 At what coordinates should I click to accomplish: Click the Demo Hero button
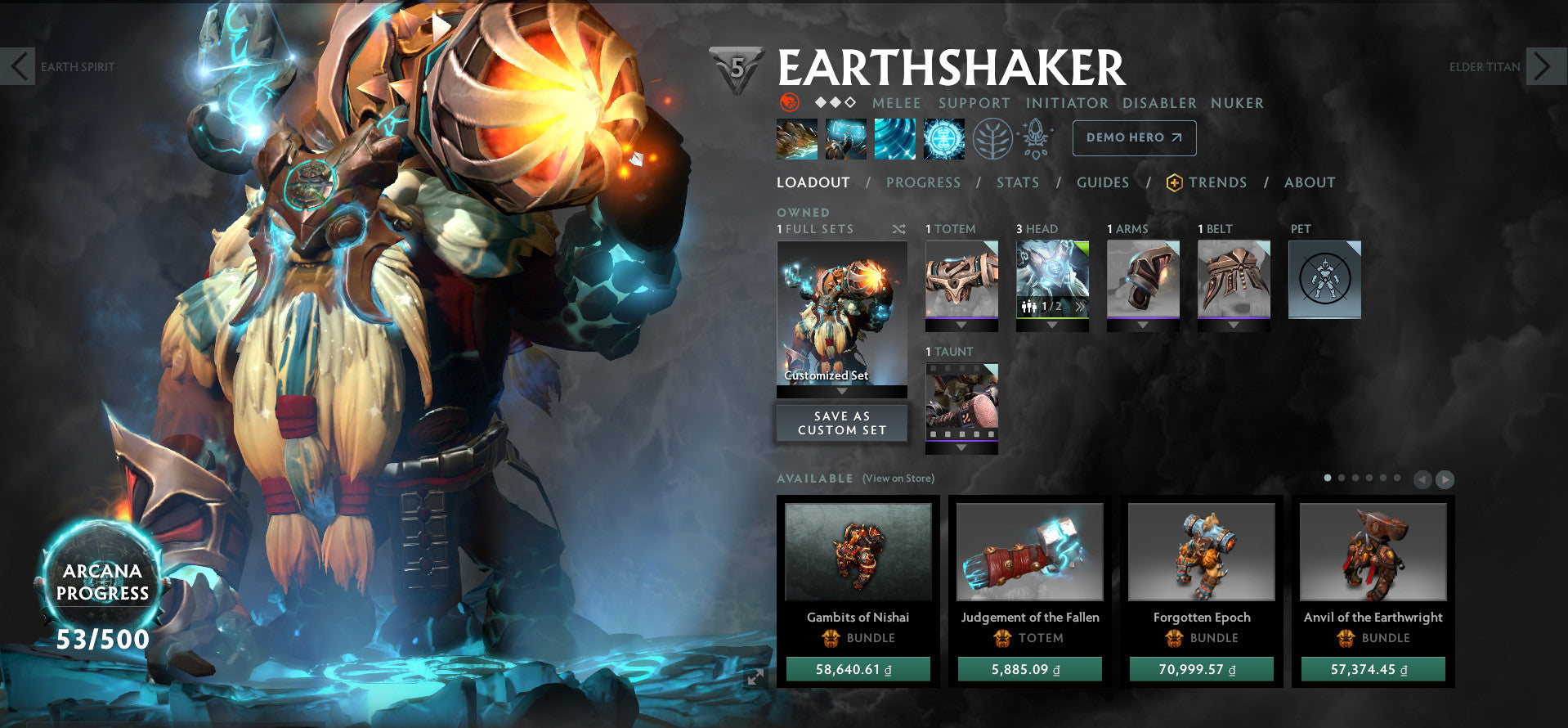pos(1133,137)
